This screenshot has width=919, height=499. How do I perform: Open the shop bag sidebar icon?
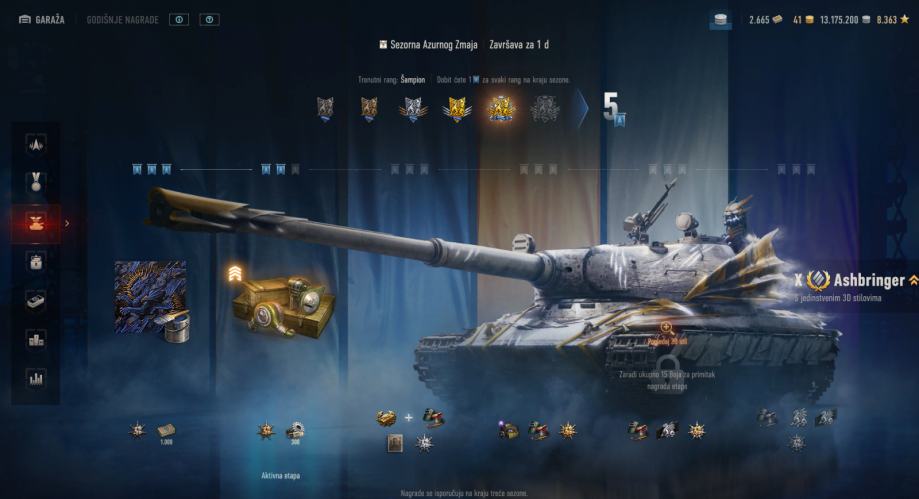pyautogui.click(x=36, y=262)
